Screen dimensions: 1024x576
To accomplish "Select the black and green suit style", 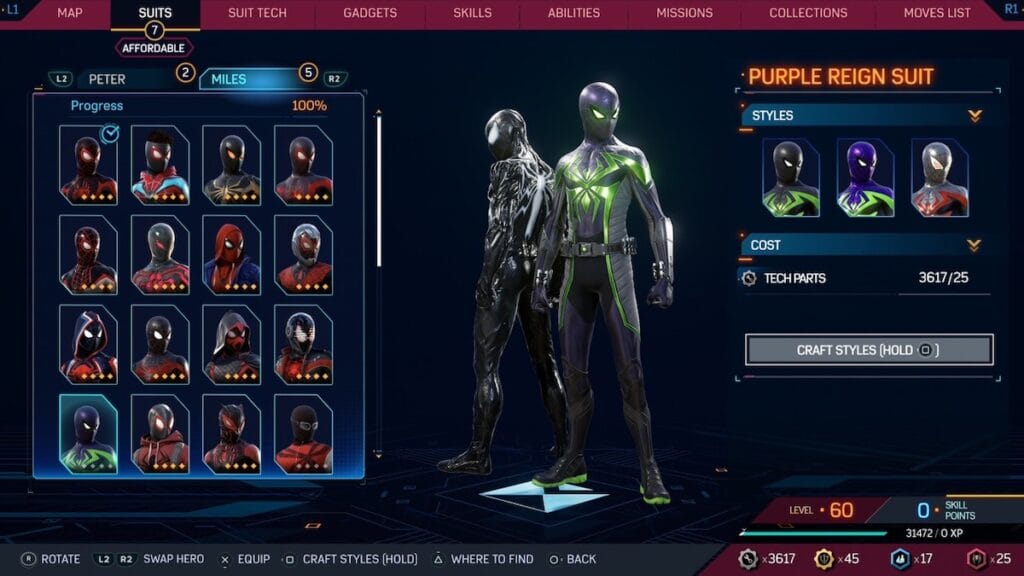I will (x=790, y=178).
